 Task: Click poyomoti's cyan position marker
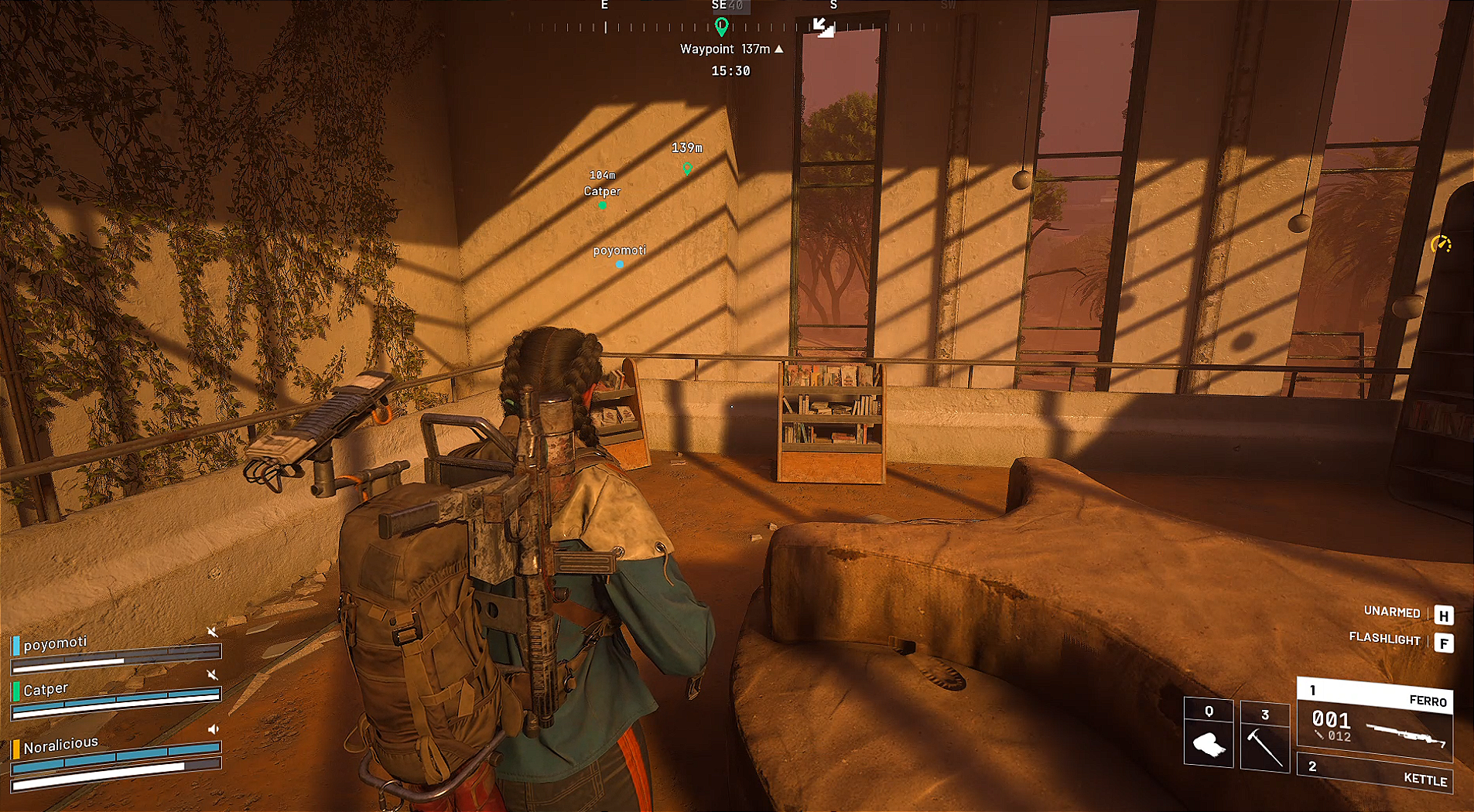click(619, 264)
